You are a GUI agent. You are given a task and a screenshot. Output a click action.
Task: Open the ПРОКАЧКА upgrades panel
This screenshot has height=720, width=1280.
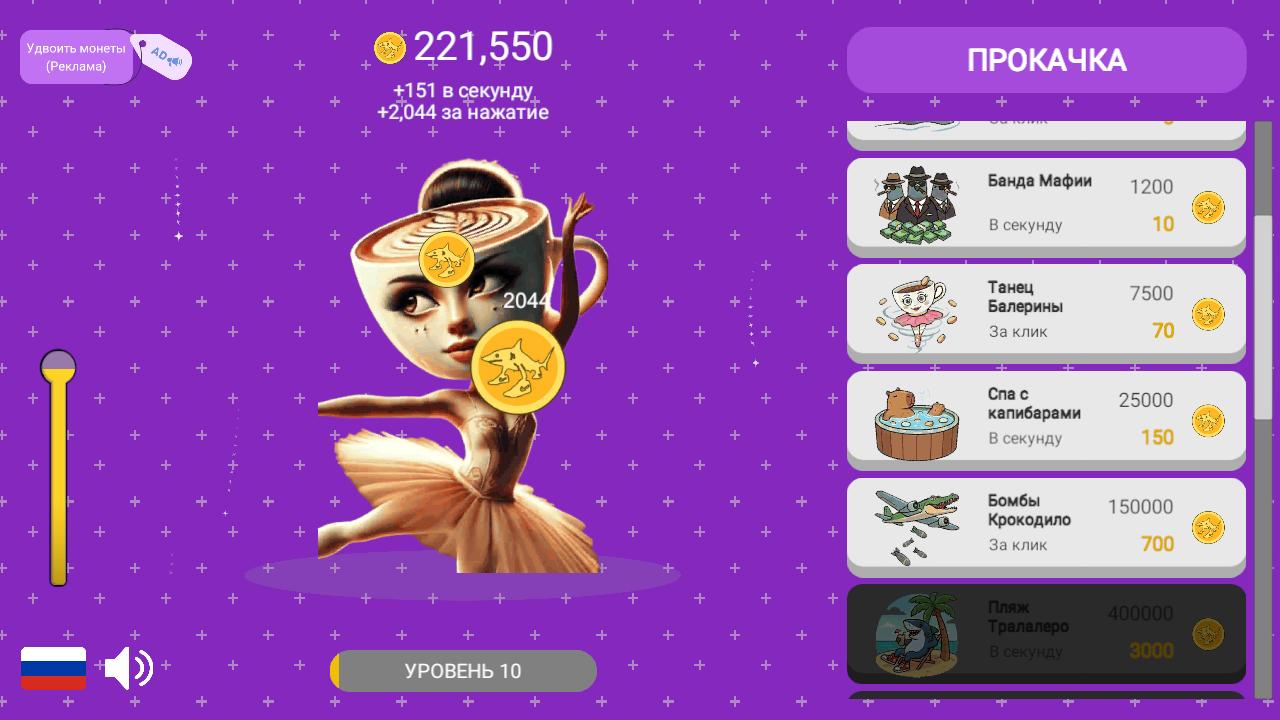(x=1046, y=60)
